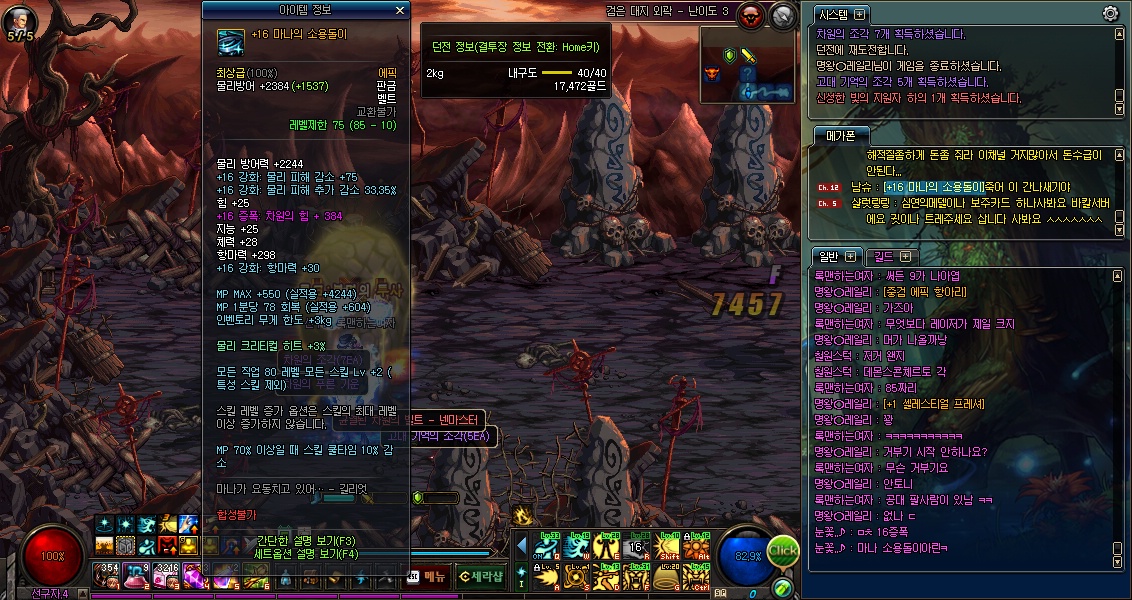The image size is (1132, 600).
Task: Close the item info tooltip window
Action: pos(400,10)
